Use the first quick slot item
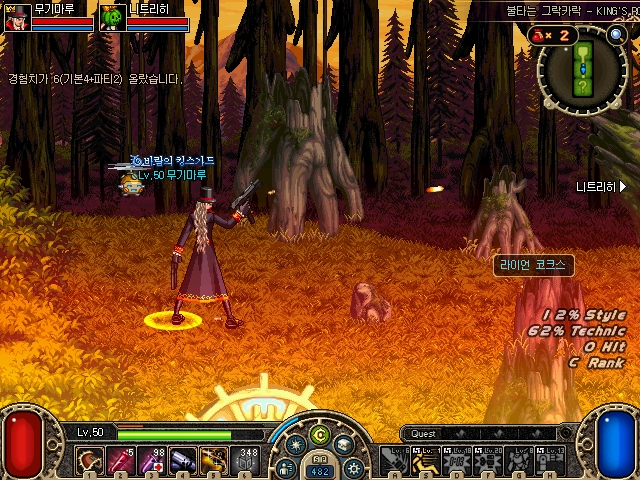This screenshot has width=640, height=480. pos(90,461)
